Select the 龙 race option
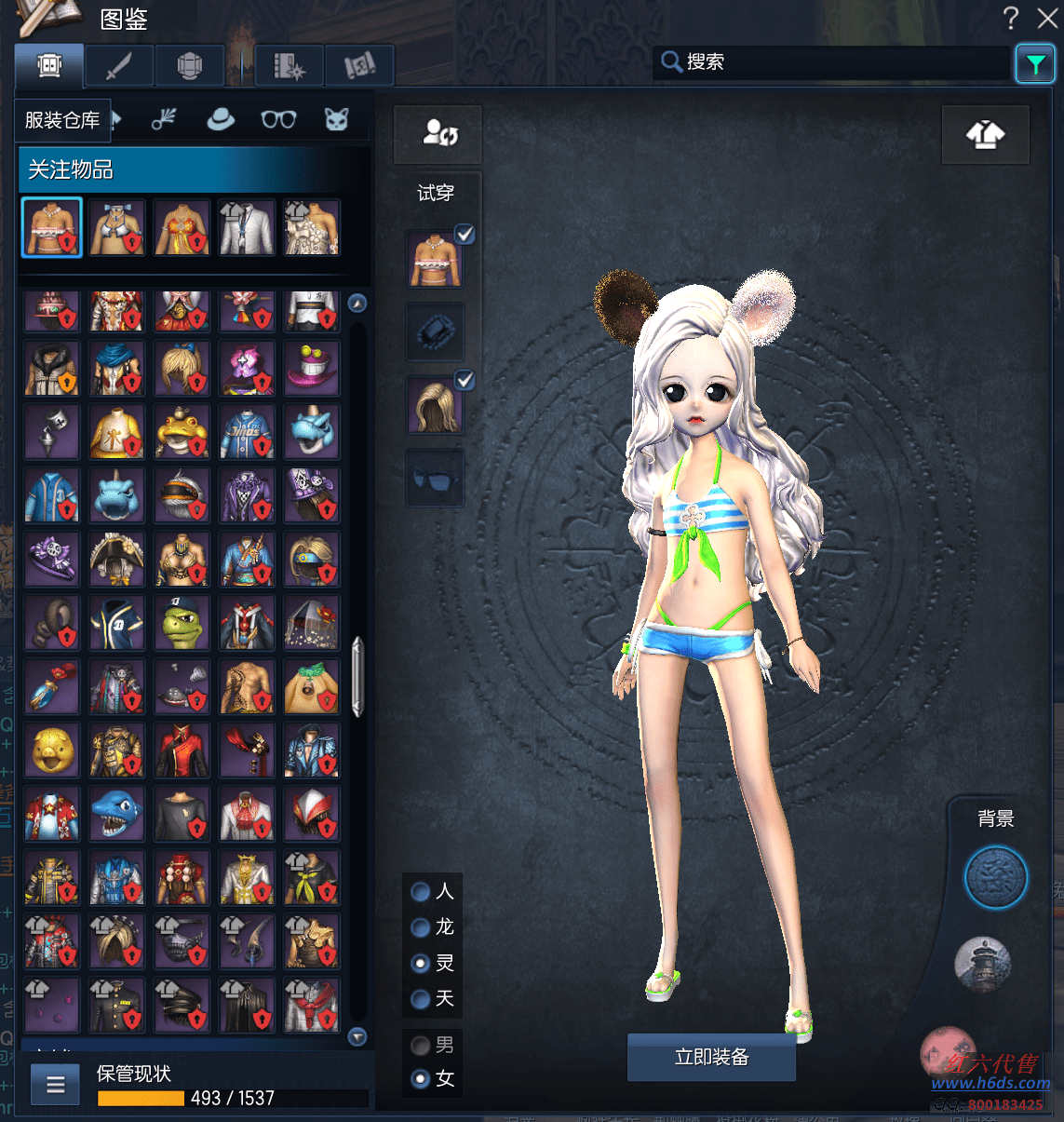 click(x=421, y=927)
